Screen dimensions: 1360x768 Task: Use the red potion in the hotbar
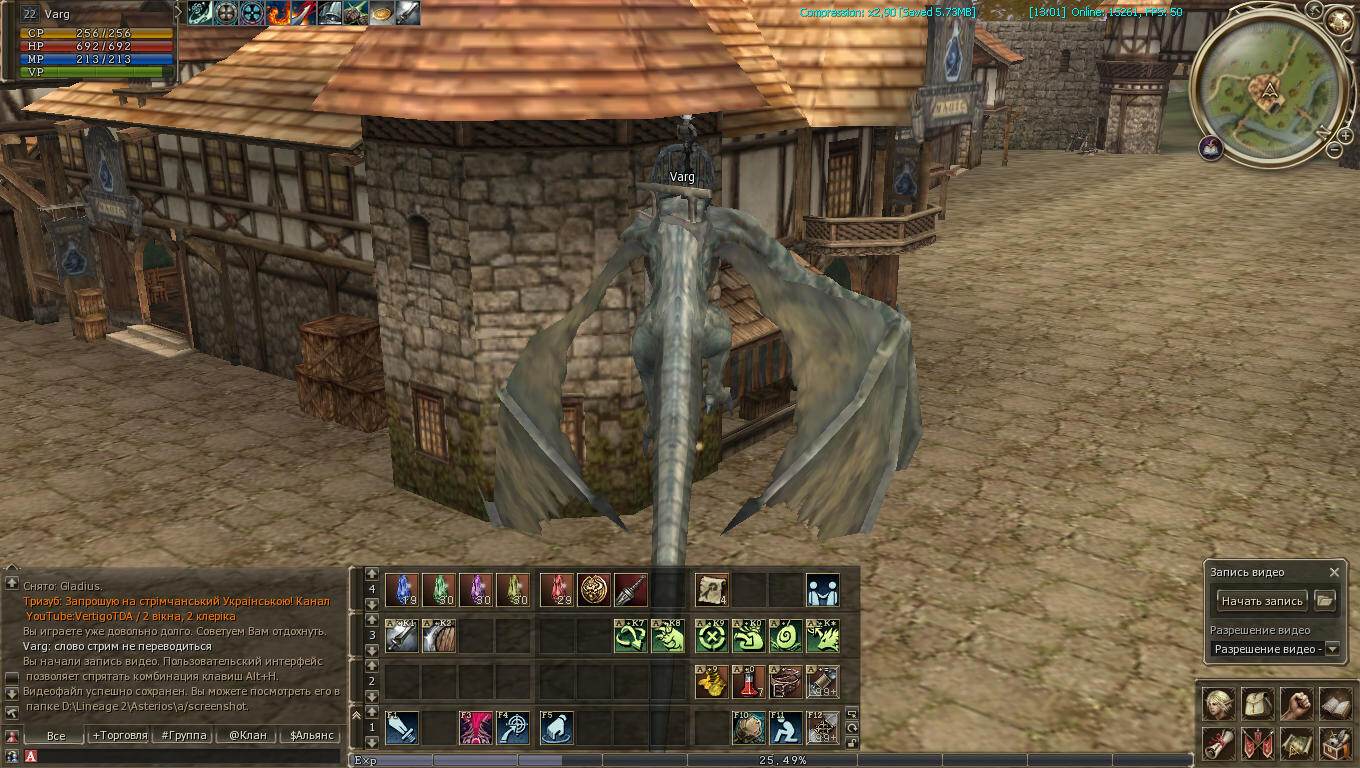click(x=749, y=682)
